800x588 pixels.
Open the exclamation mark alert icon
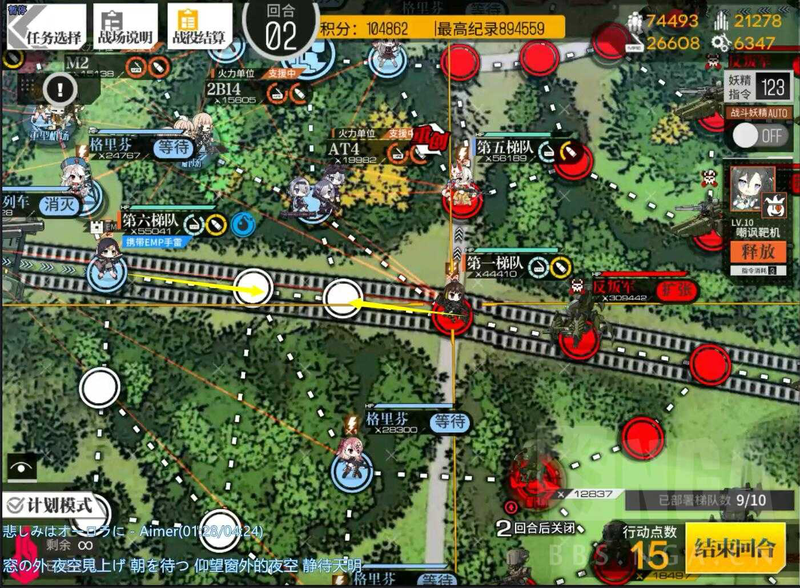click(x=60, y=90)
